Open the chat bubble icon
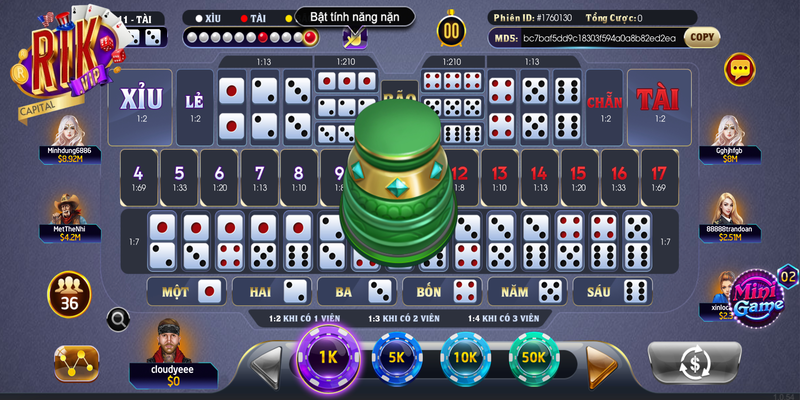800x400 pixels. click(740, 69)
